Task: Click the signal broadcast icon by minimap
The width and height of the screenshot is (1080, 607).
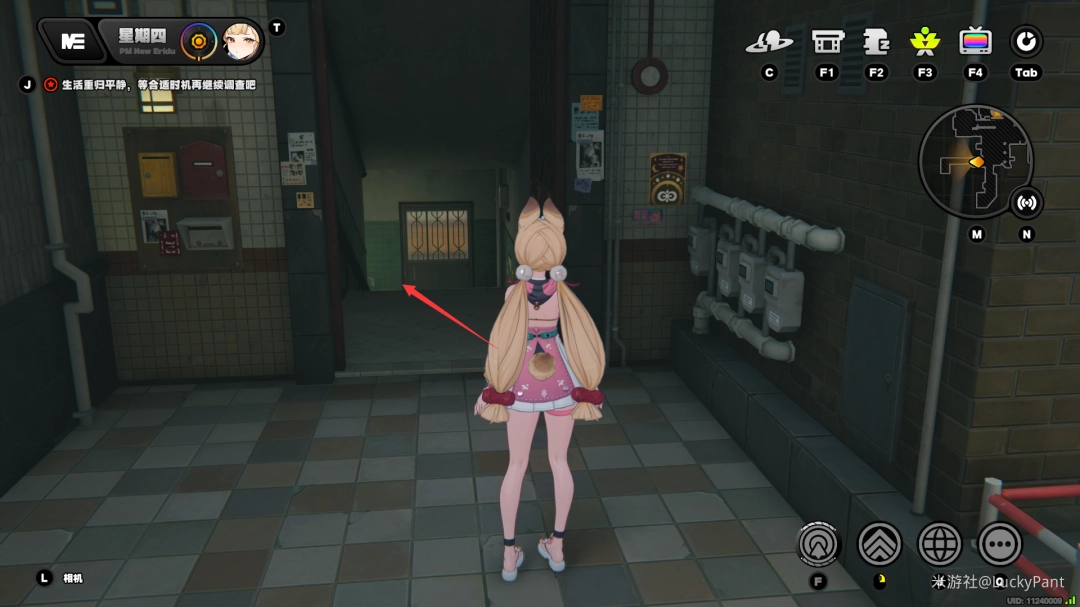Action: (1026, 203)
